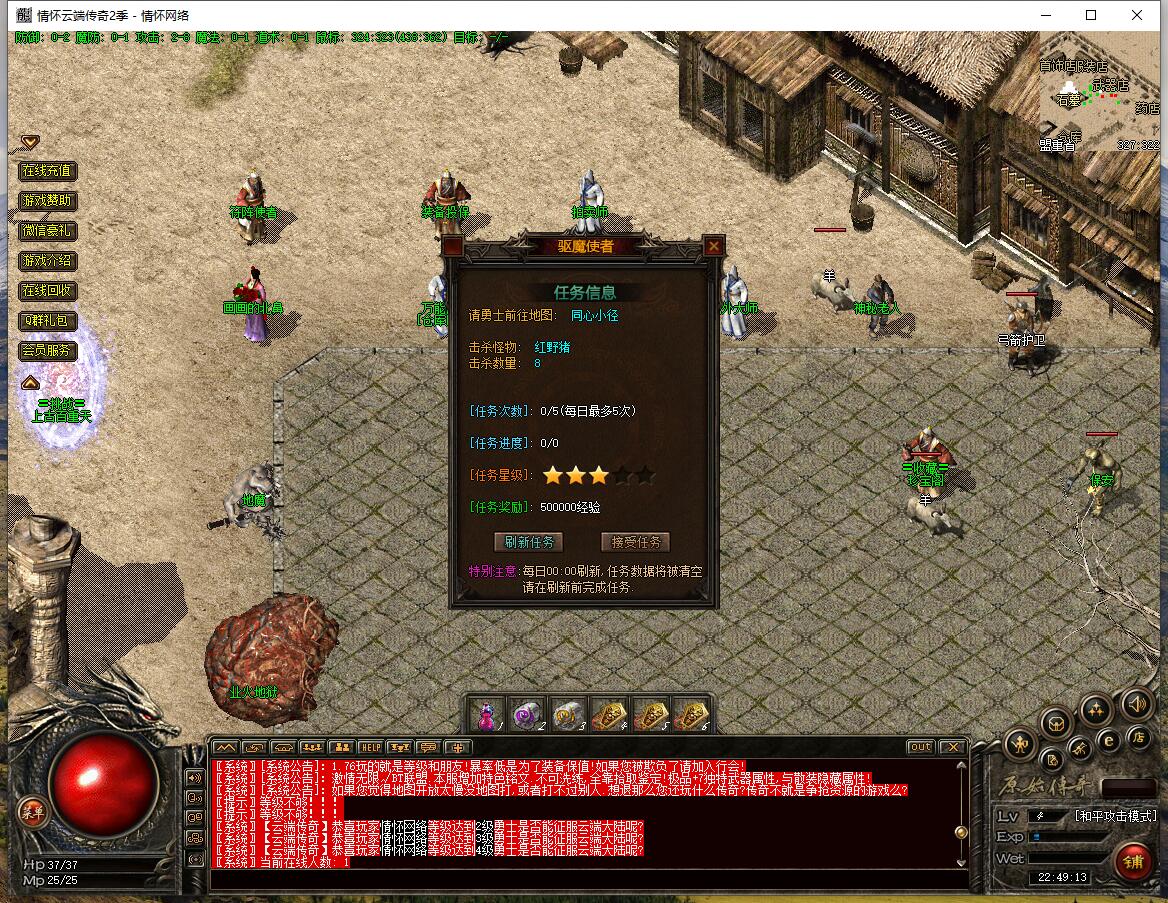Open the 会员服务 member services
The image size is (1168, 903).
(x=48, y=351)
